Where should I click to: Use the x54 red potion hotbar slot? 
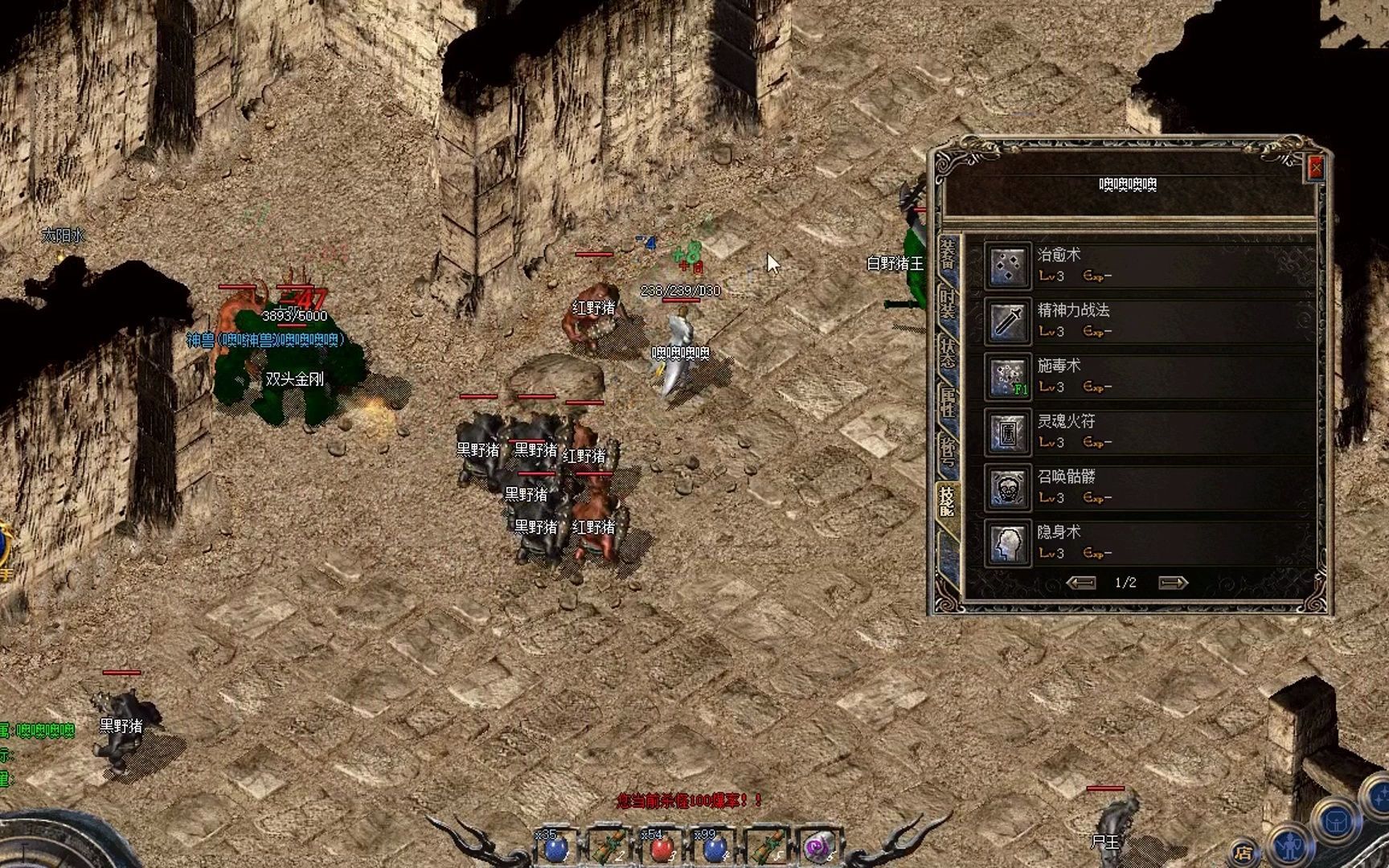pyautogui.click(x=662, y=849)
